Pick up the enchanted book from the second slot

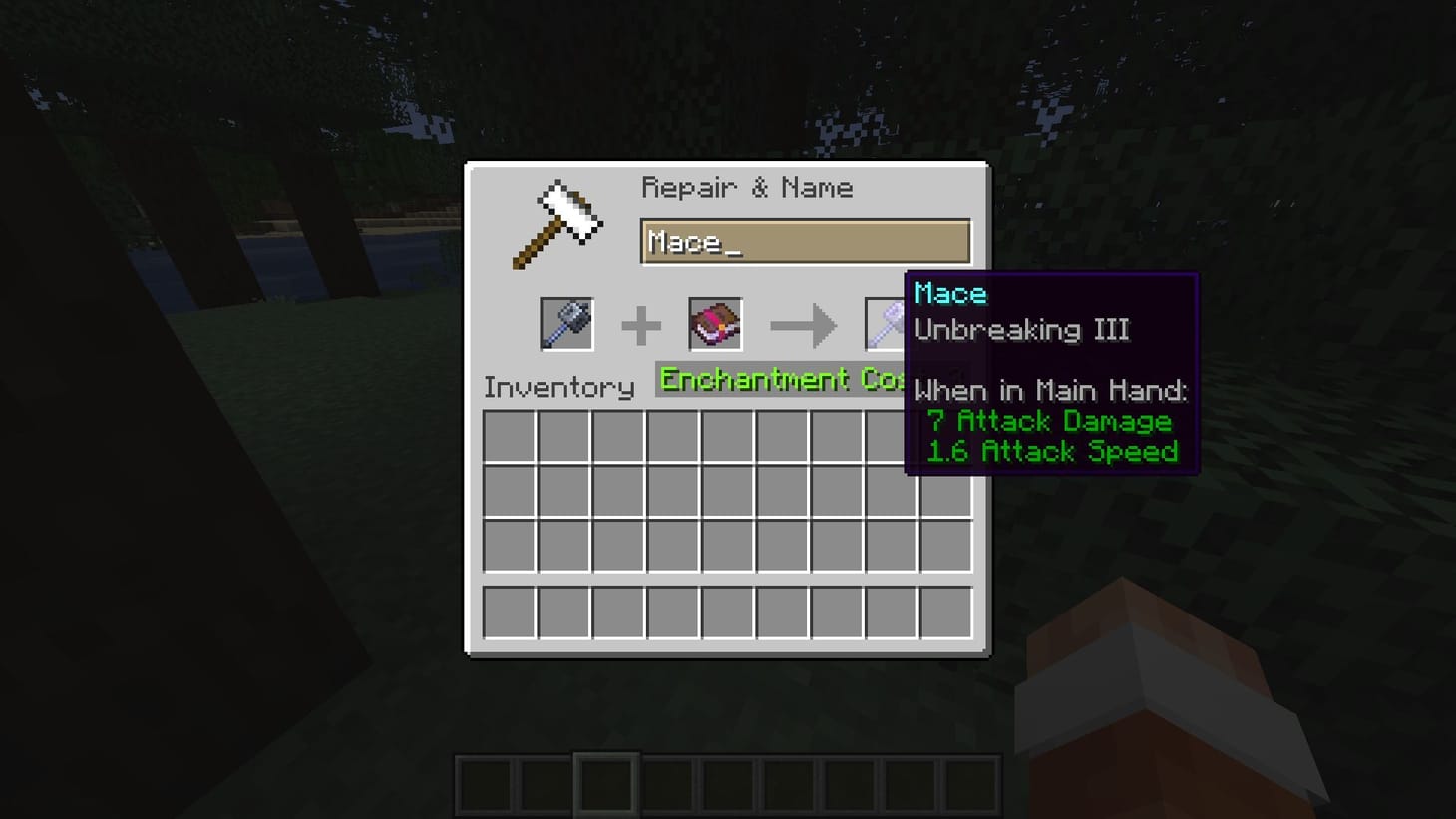714,323
